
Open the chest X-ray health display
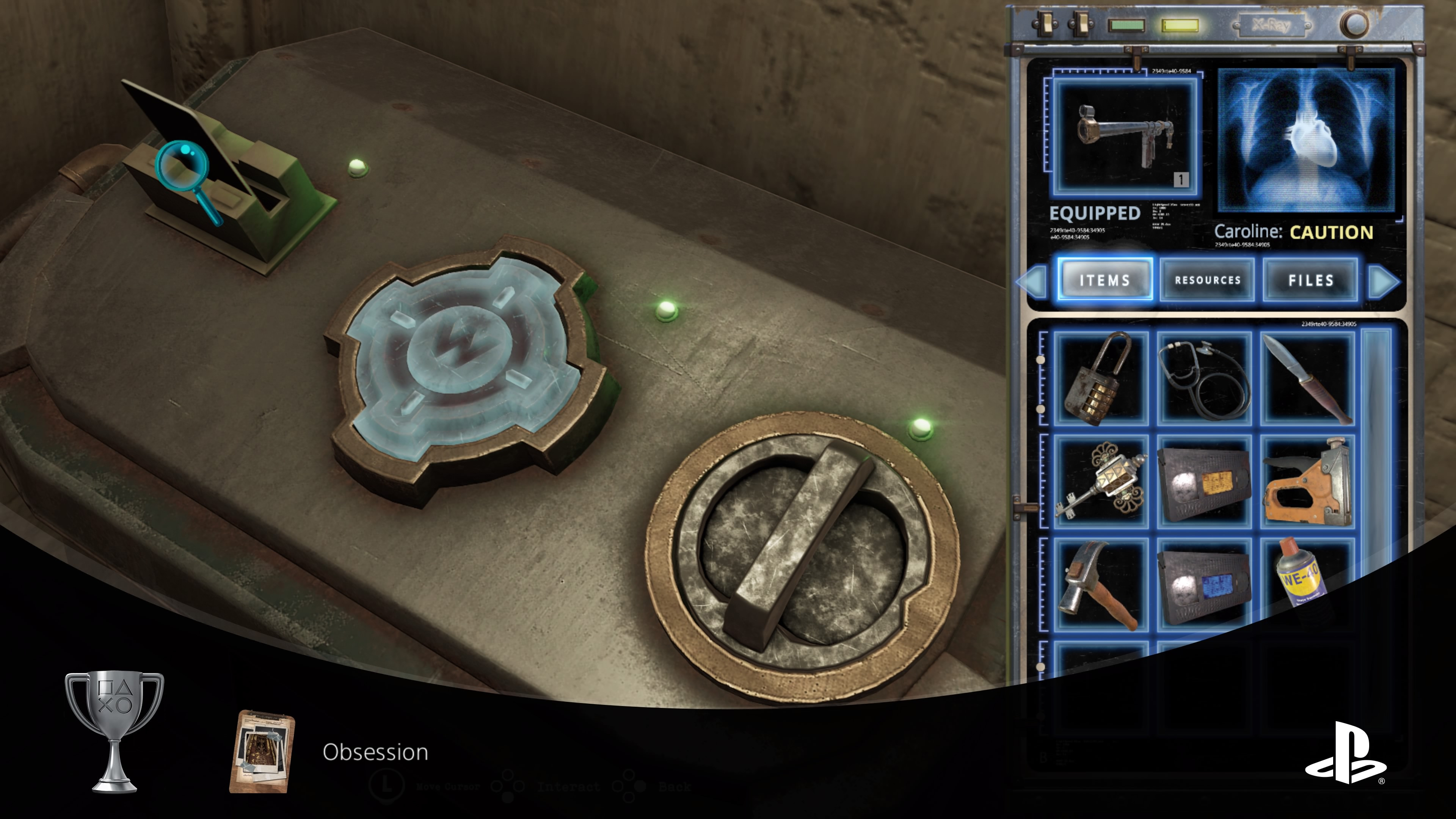coord(1307,141)
